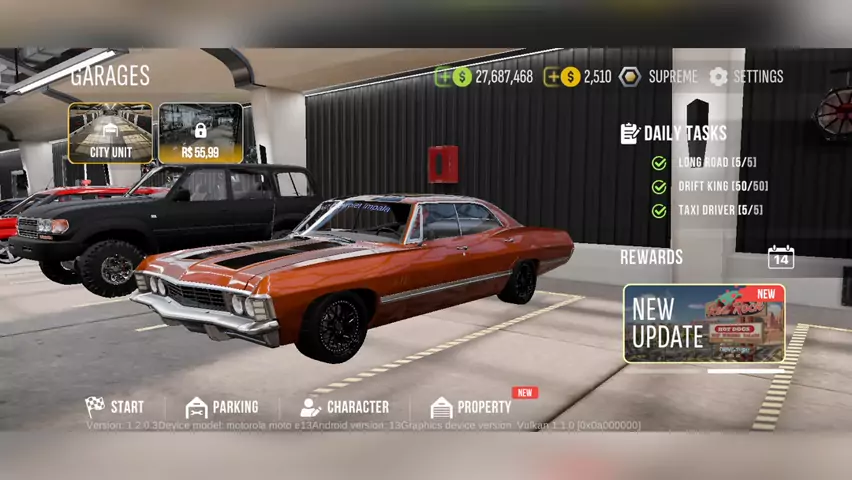852x480 pixels.
Task: Open the Settings menu
Action: pos(746,76)
